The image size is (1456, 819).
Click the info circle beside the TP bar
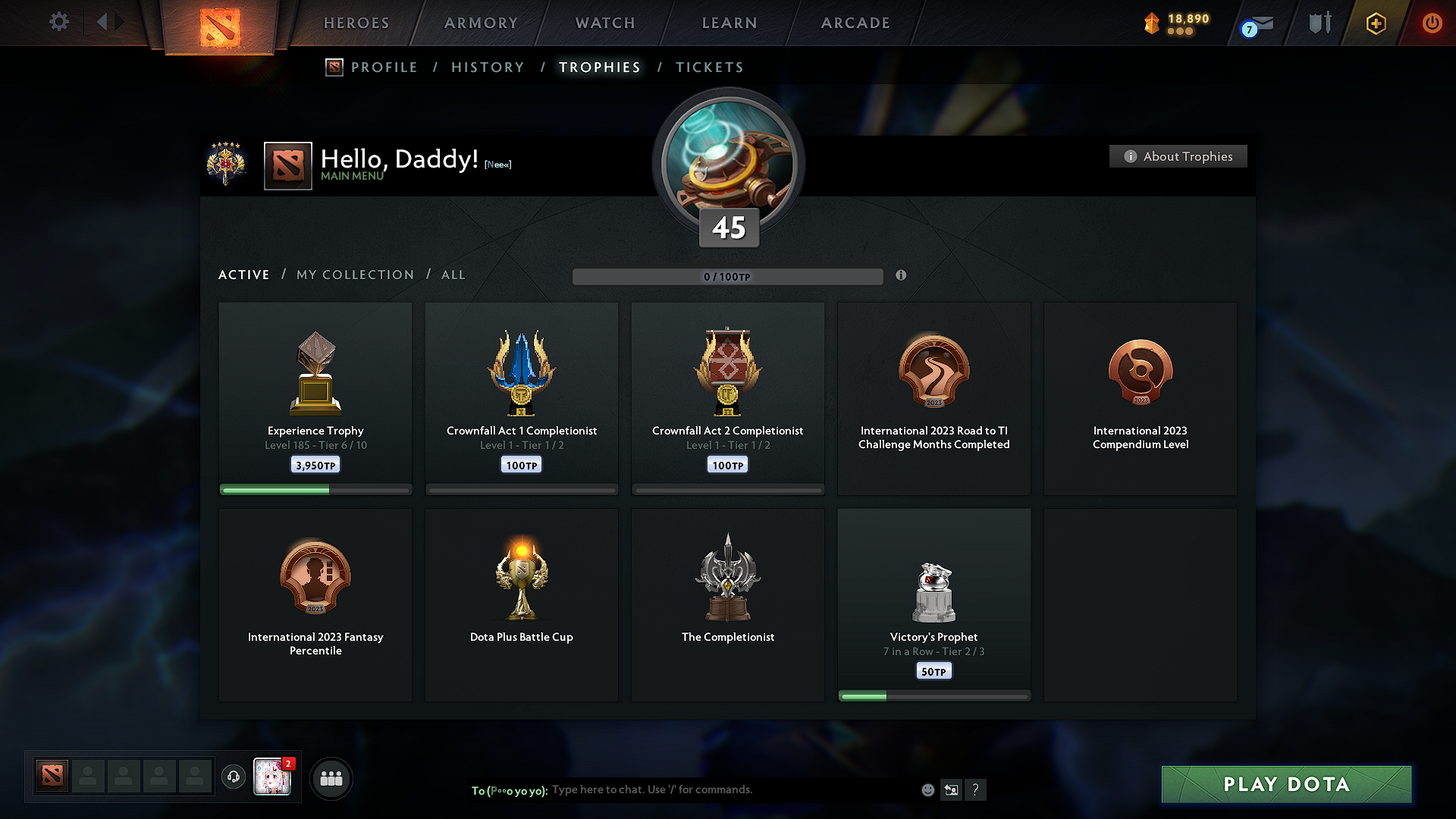[902, 276]
